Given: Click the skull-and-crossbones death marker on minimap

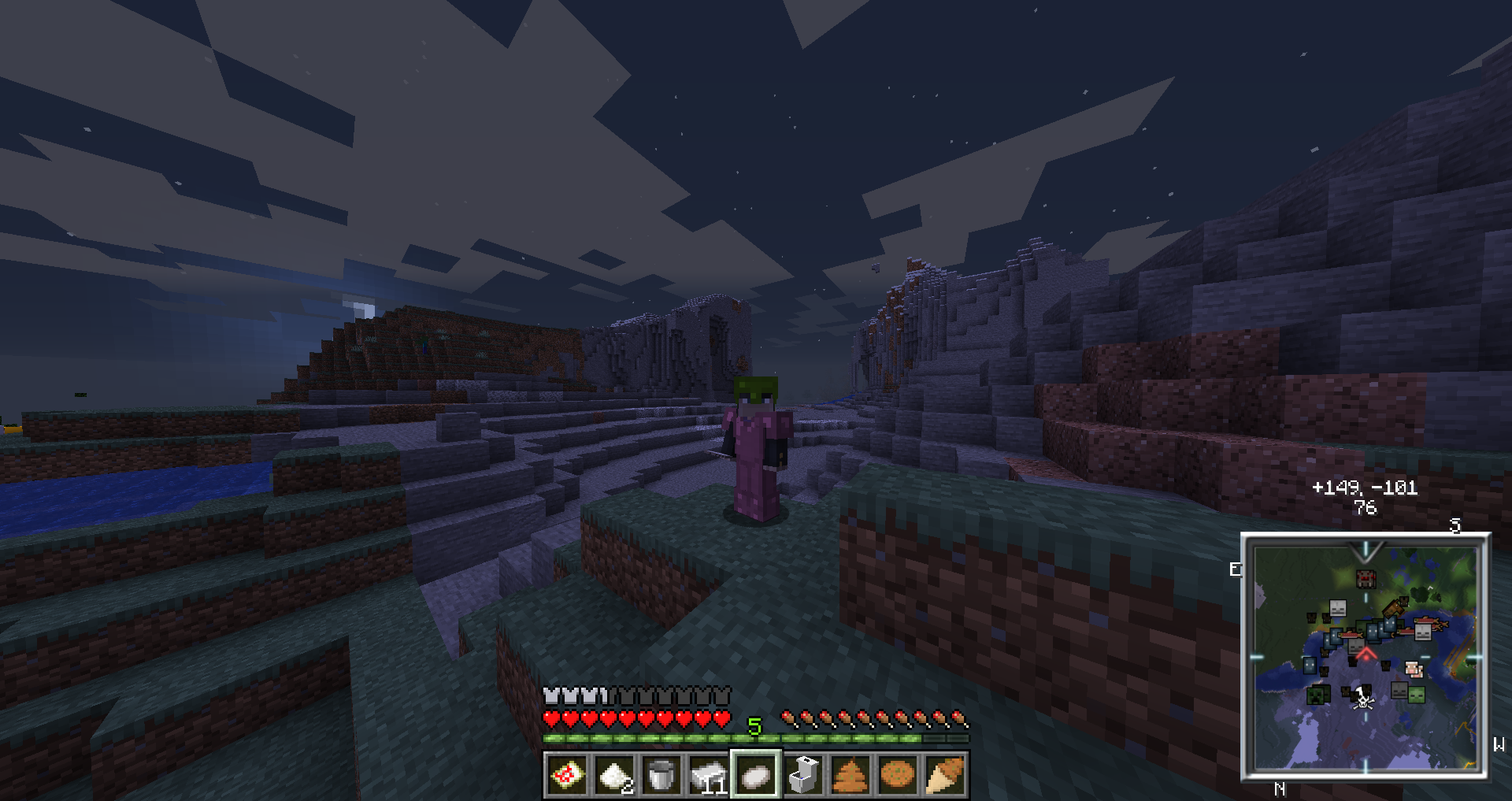Looking at the screenshot, I should (1363, 699).
